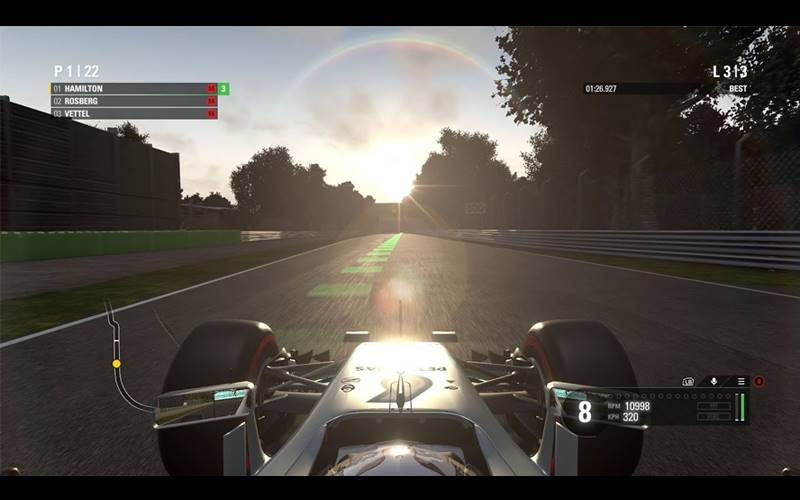Click the red circle record icon
This screenshot has height=500, width=800.
tap(759, 381)
